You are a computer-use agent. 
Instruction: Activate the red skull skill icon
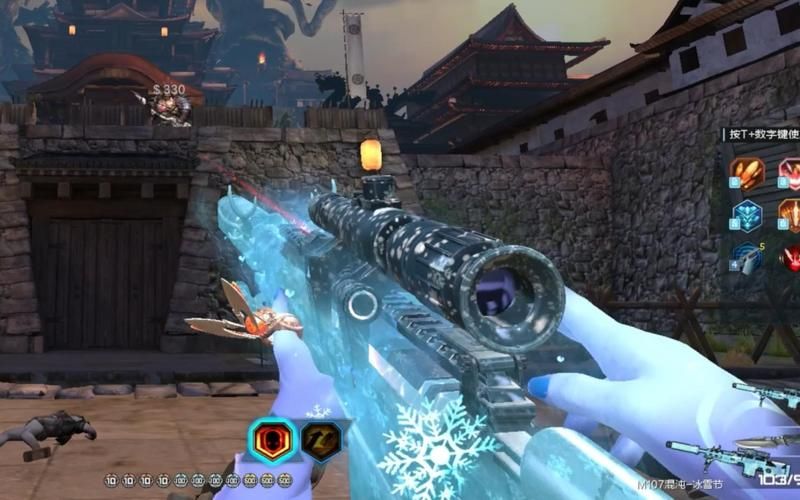(272, 440)
